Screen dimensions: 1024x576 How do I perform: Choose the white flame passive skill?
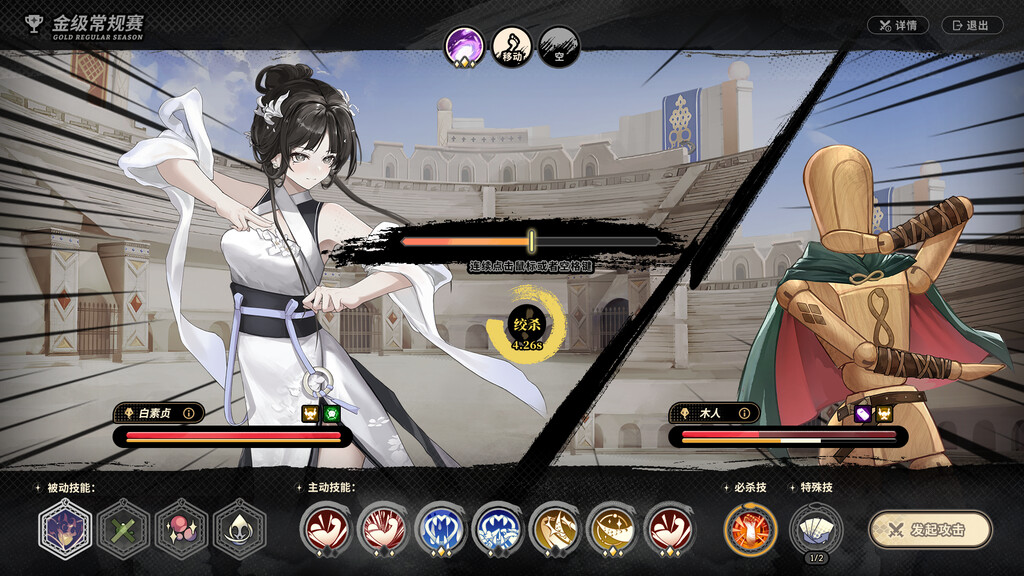point(239,529)
